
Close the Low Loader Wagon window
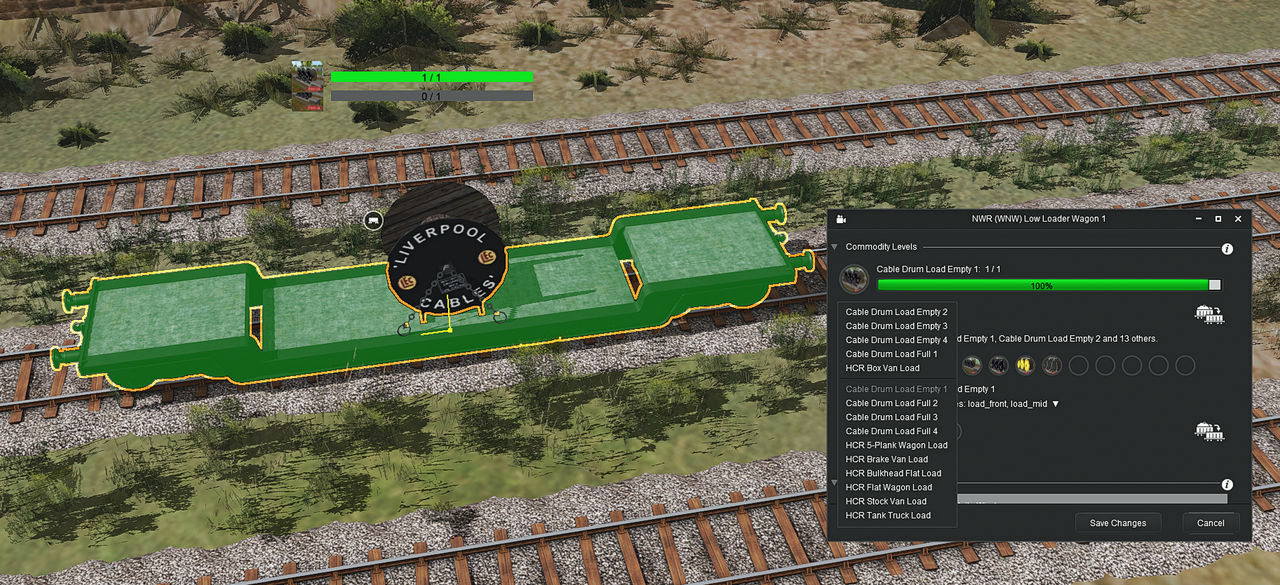[1238, 219]
